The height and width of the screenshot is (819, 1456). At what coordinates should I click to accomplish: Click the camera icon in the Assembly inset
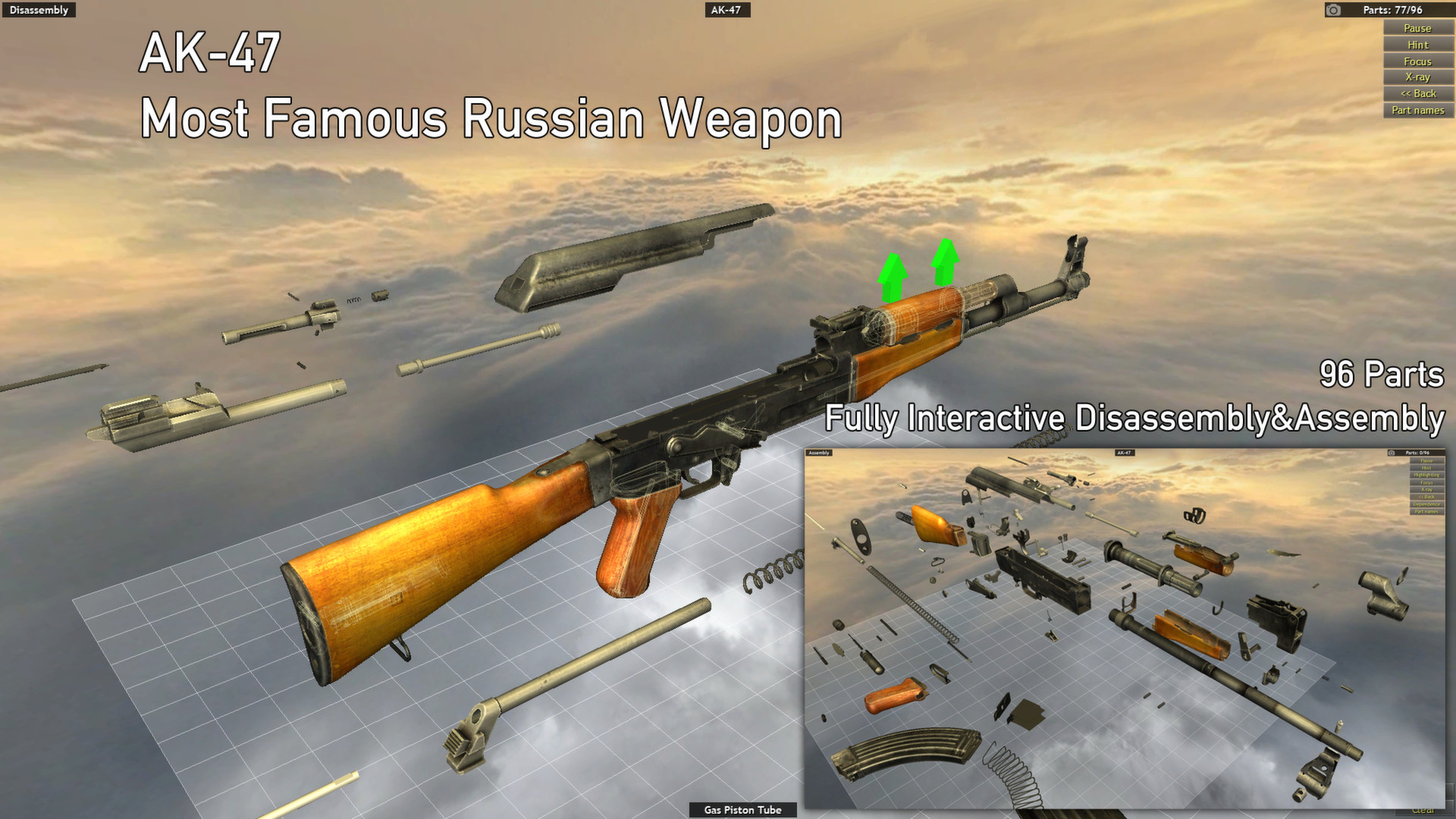[x=1392, y=453]
